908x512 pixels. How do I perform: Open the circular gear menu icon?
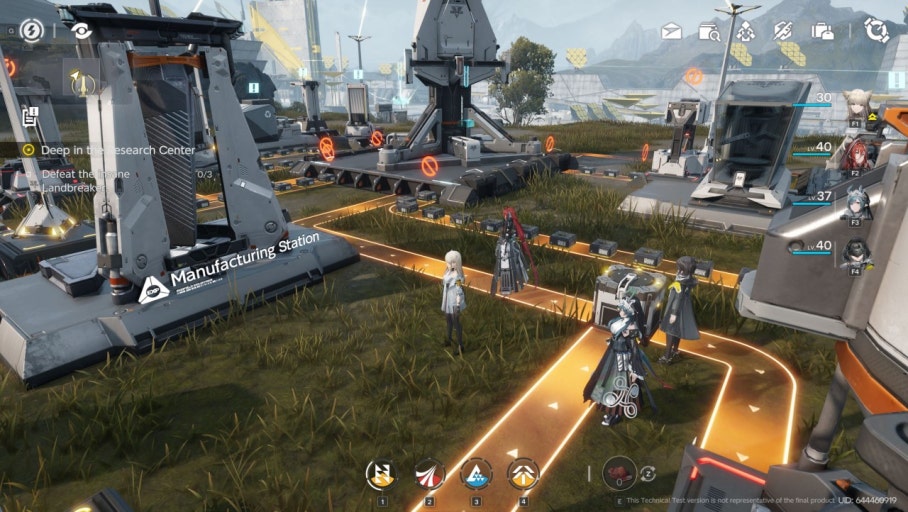(877, 30)
